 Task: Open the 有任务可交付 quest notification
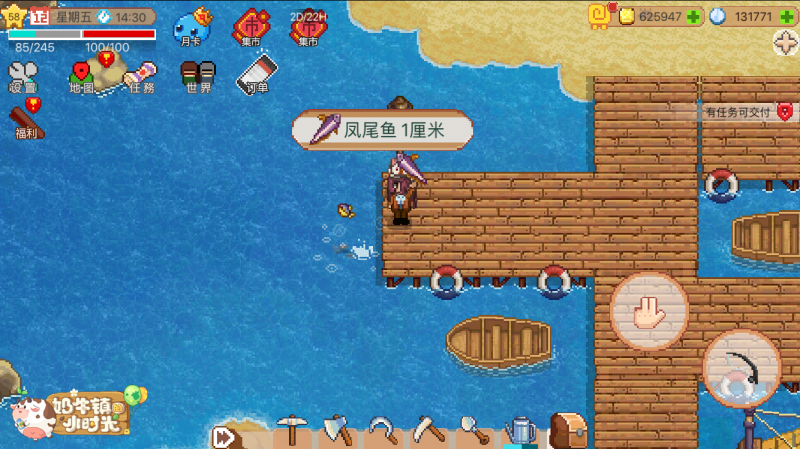click(x=747, y=112)
